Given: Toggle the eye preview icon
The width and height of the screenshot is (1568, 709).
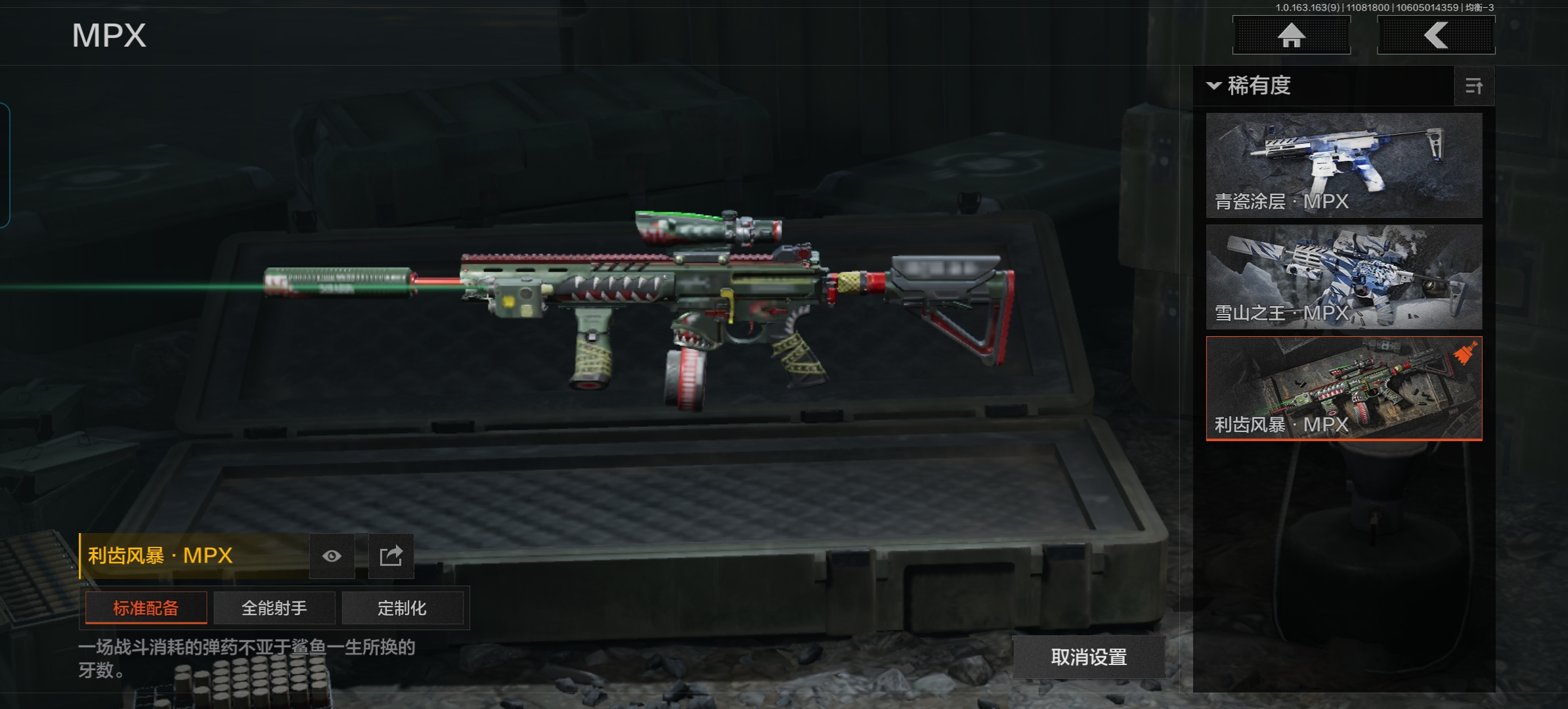Looking at the screenshot, I should pyautogui.click(x=332, y=556).
